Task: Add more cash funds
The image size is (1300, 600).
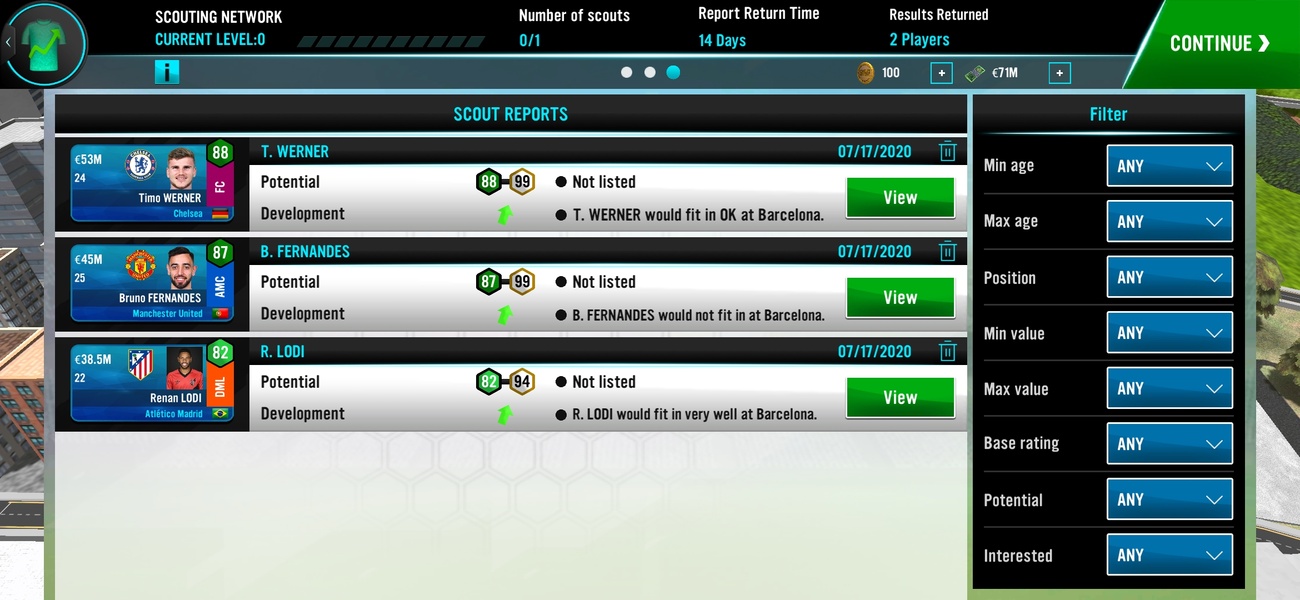Action: coord(1059,73)
